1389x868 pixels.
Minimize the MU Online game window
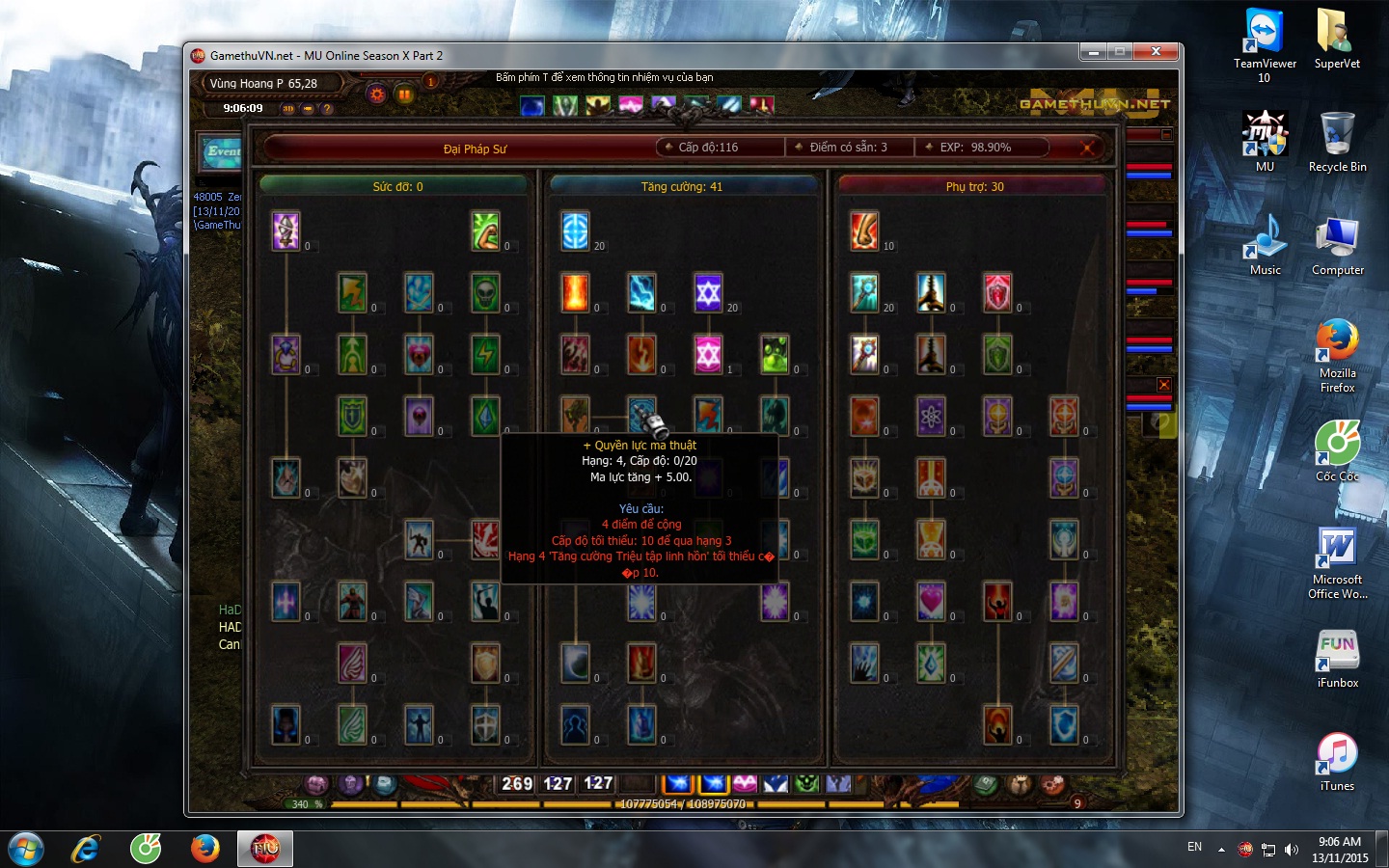pyautogui.click(x=1093, y=52)
